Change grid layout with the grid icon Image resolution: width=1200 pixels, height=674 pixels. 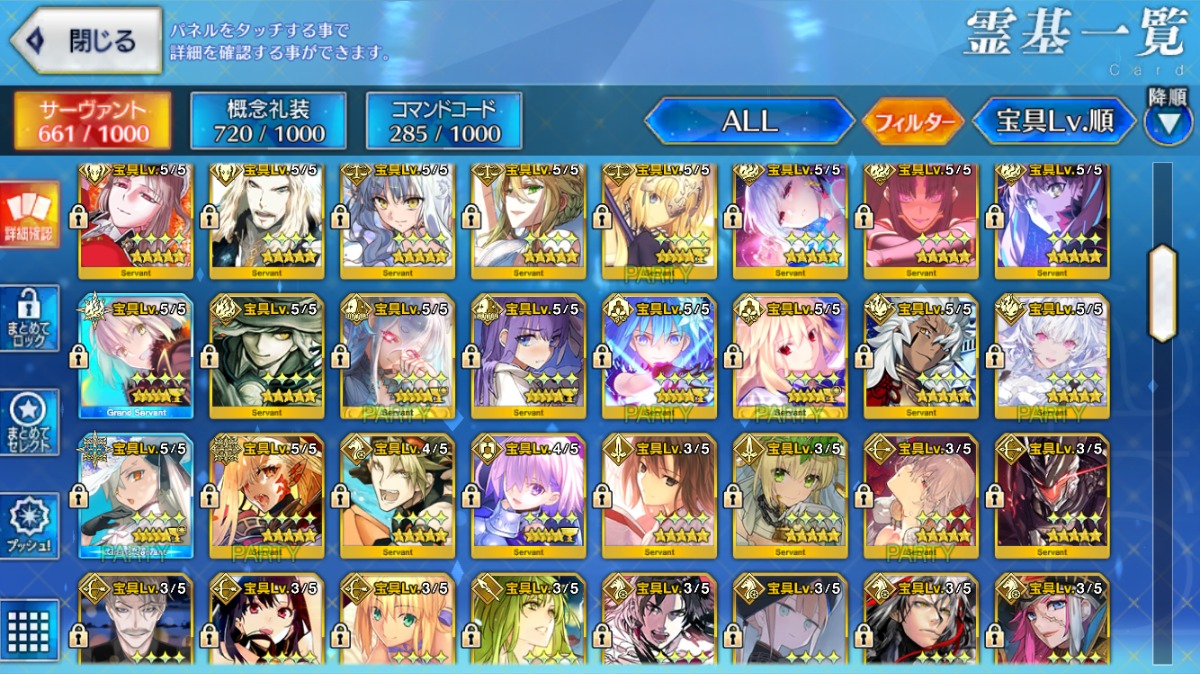30,628
